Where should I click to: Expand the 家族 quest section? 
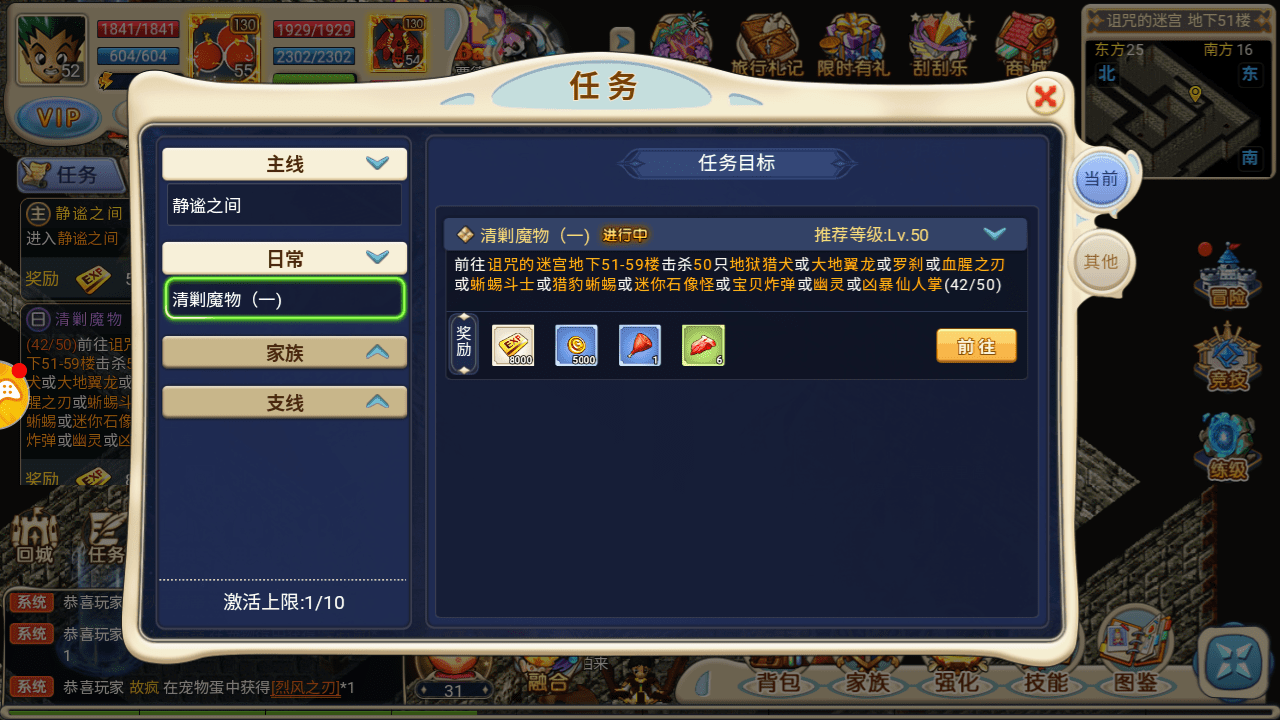284,351
